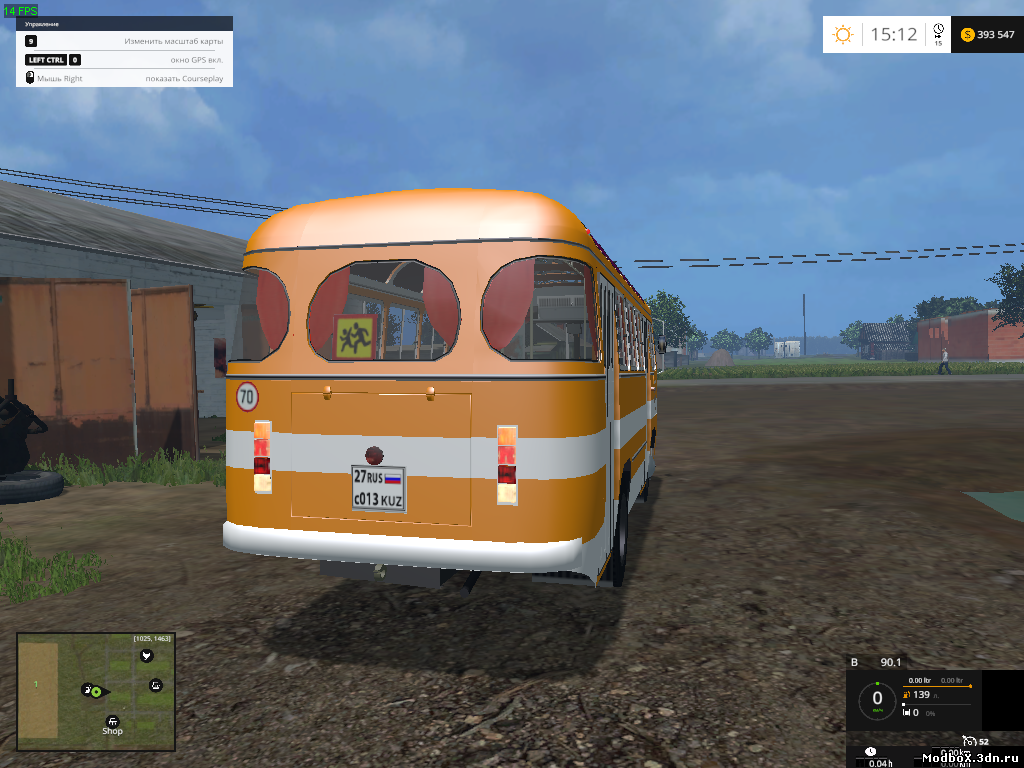This screenshot has width=1024, height=768.
Task: Click the orange fuel pump icon
Action: (906, 694)
